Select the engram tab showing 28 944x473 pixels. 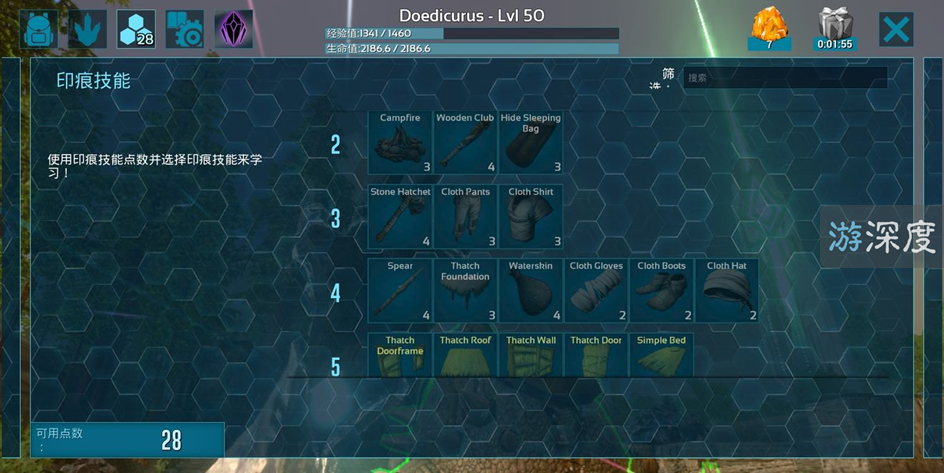[x=136, y=29]
